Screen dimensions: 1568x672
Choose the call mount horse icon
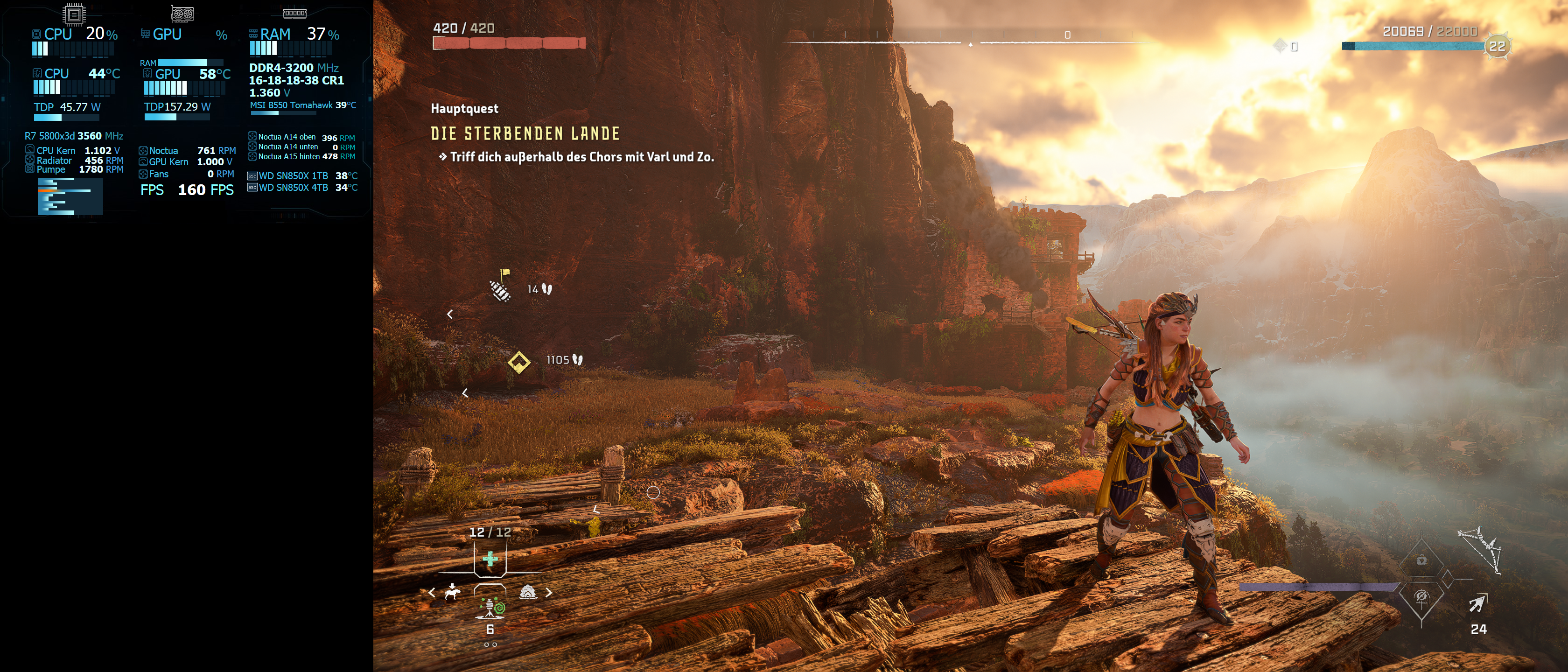pyautogui.click(x=452, y=592)
